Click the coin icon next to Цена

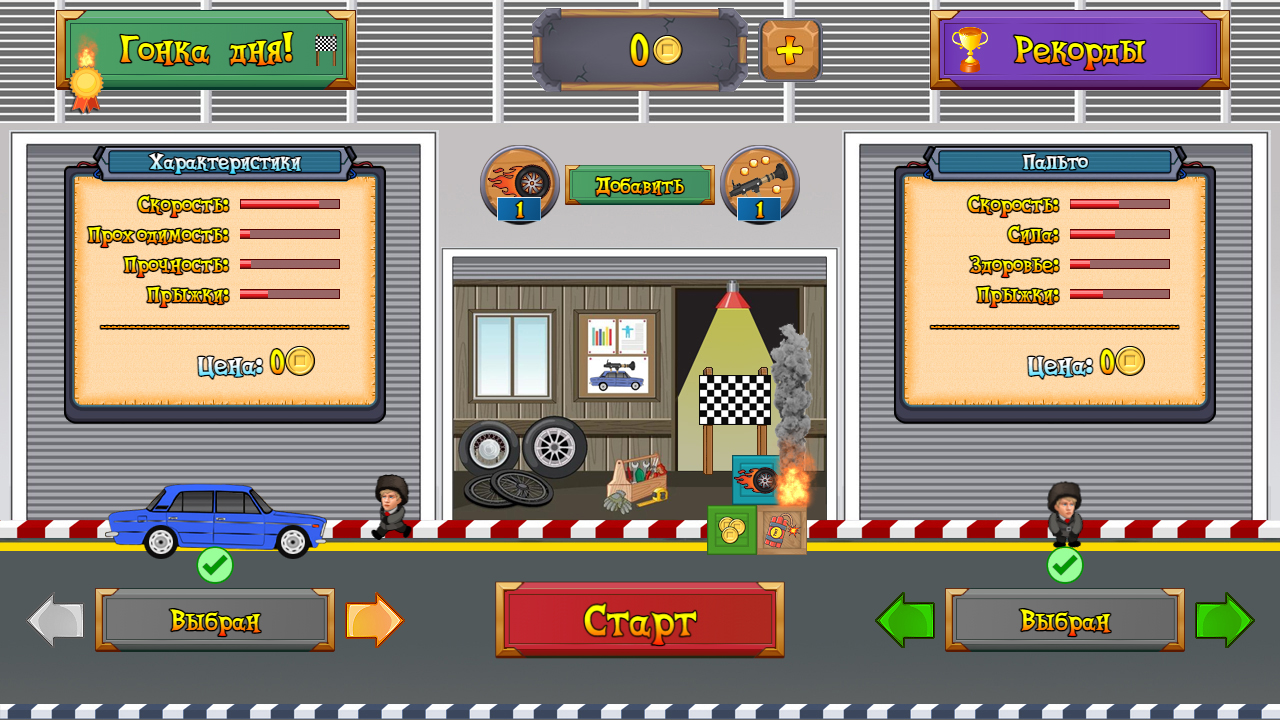point(298,363)
